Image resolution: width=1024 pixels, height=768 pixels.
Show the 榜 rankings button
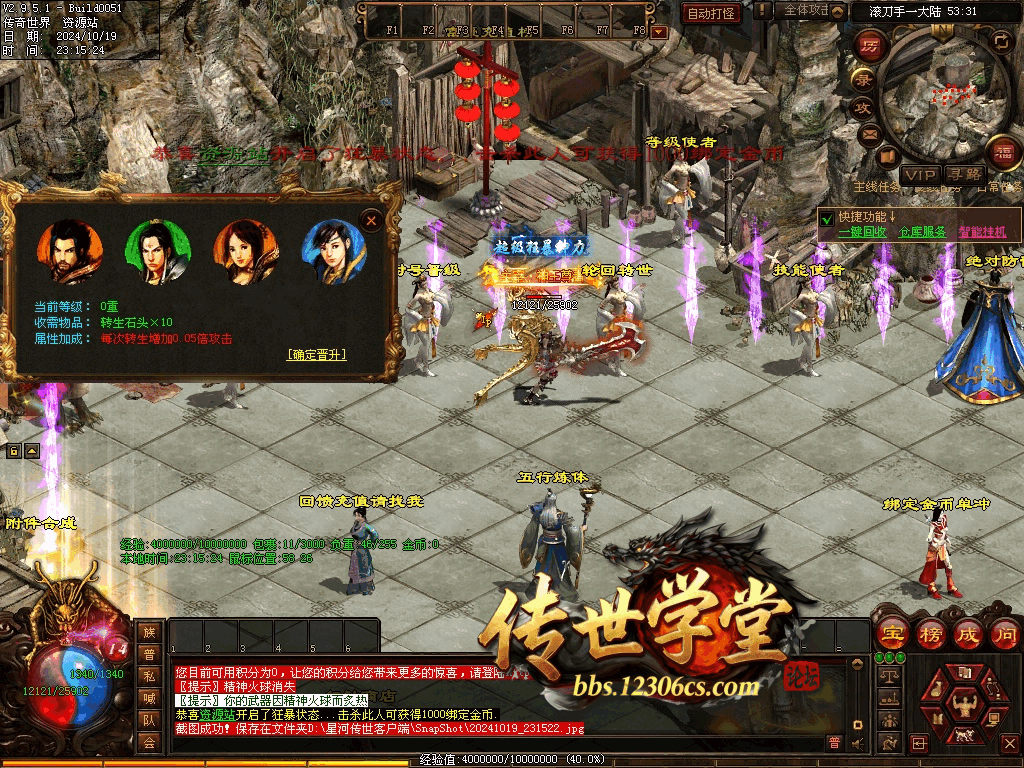(x=930, y=633)
